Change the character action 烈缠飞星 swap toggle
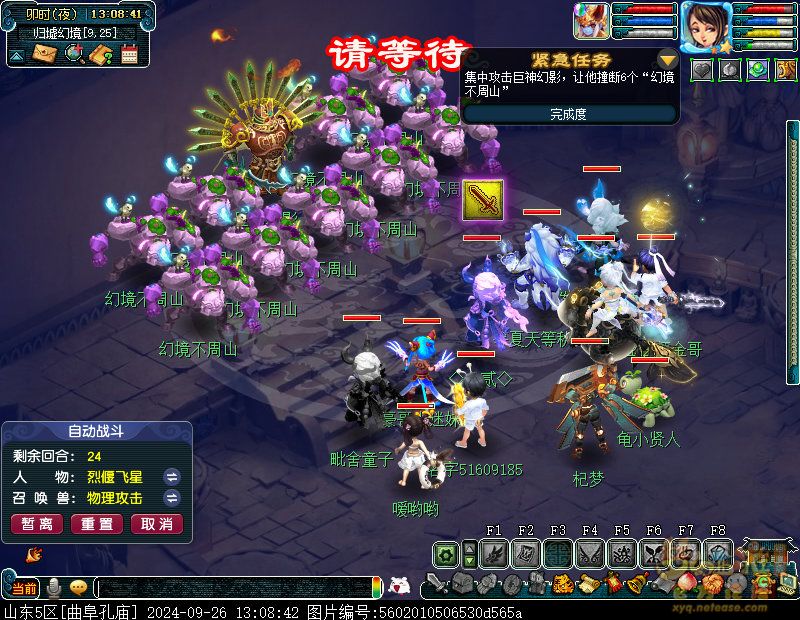800x620 pixels. 171,476
